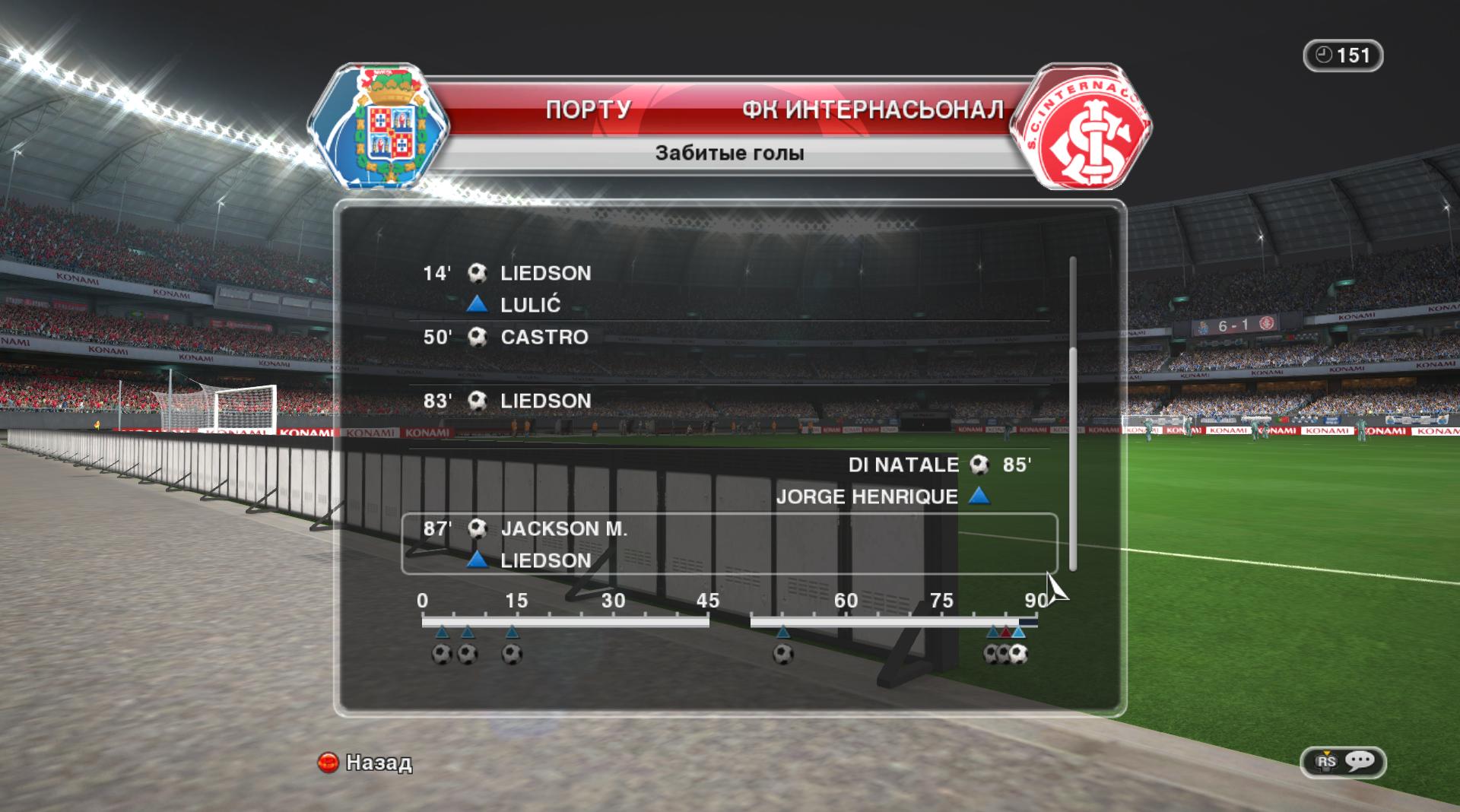Select the 83' Liedson goal row
The height and width of the screenshot is (812, 1460).
click(x=544, y=401)
